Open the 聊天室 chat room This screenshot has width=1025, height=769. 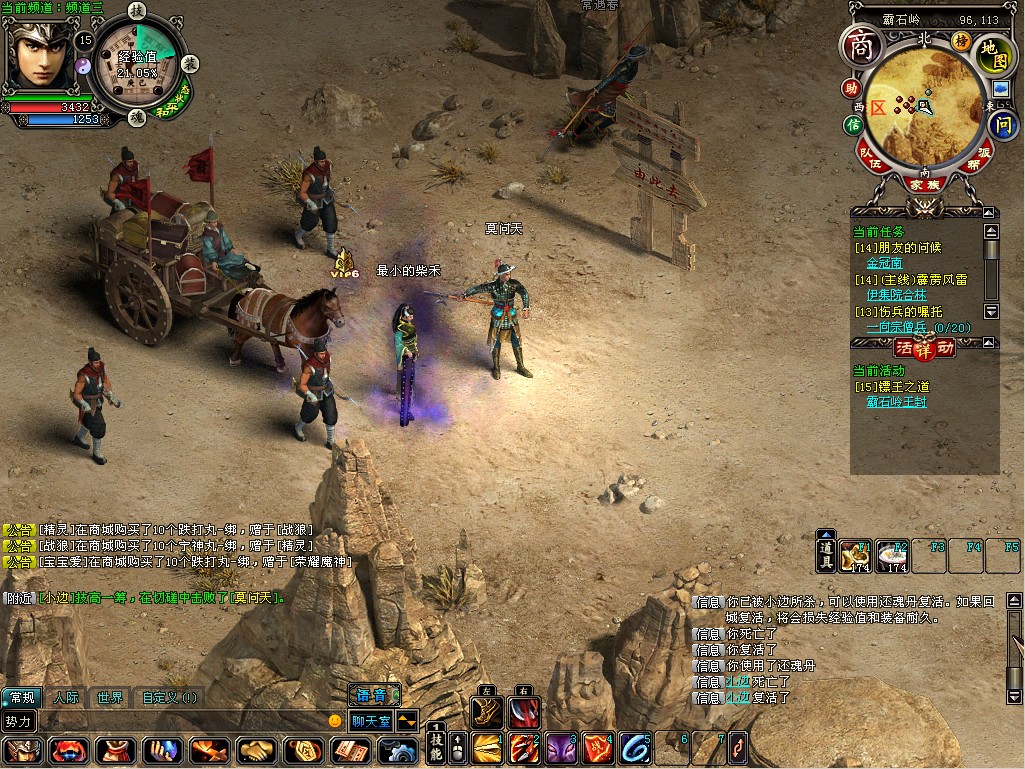point(371,720)
